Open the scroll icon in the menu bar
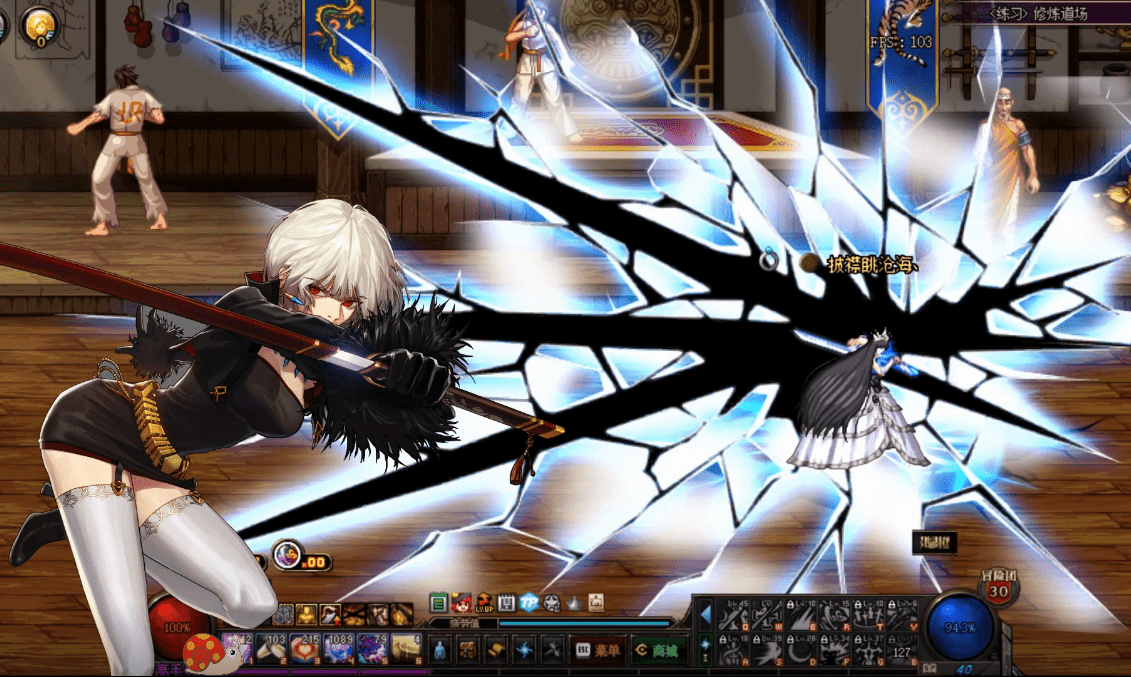Screen dimensions: 1131x677 click(496, 650)
